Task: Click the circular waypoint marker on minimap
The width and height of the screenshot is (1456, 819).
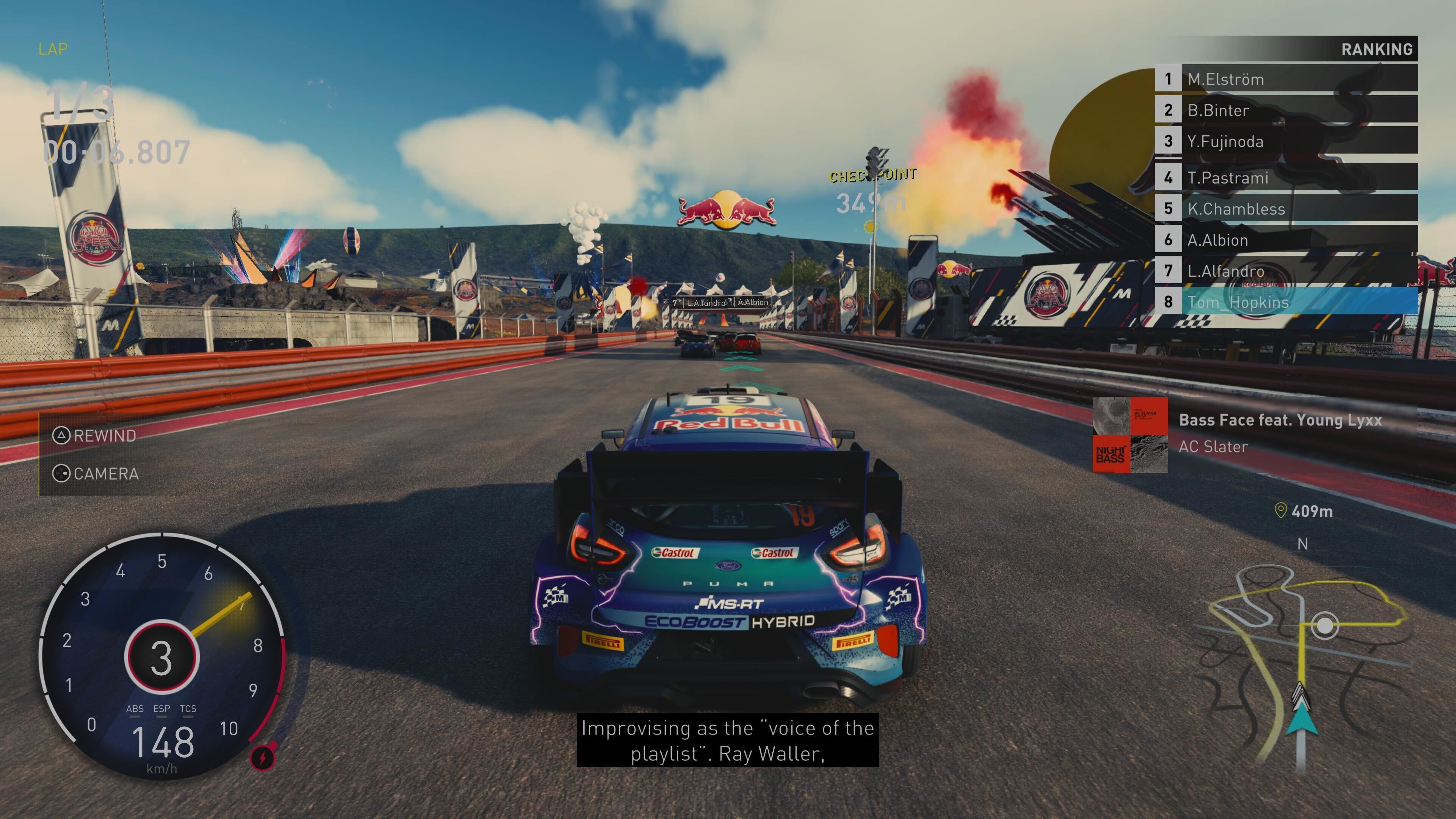Action: [1324, 626]
